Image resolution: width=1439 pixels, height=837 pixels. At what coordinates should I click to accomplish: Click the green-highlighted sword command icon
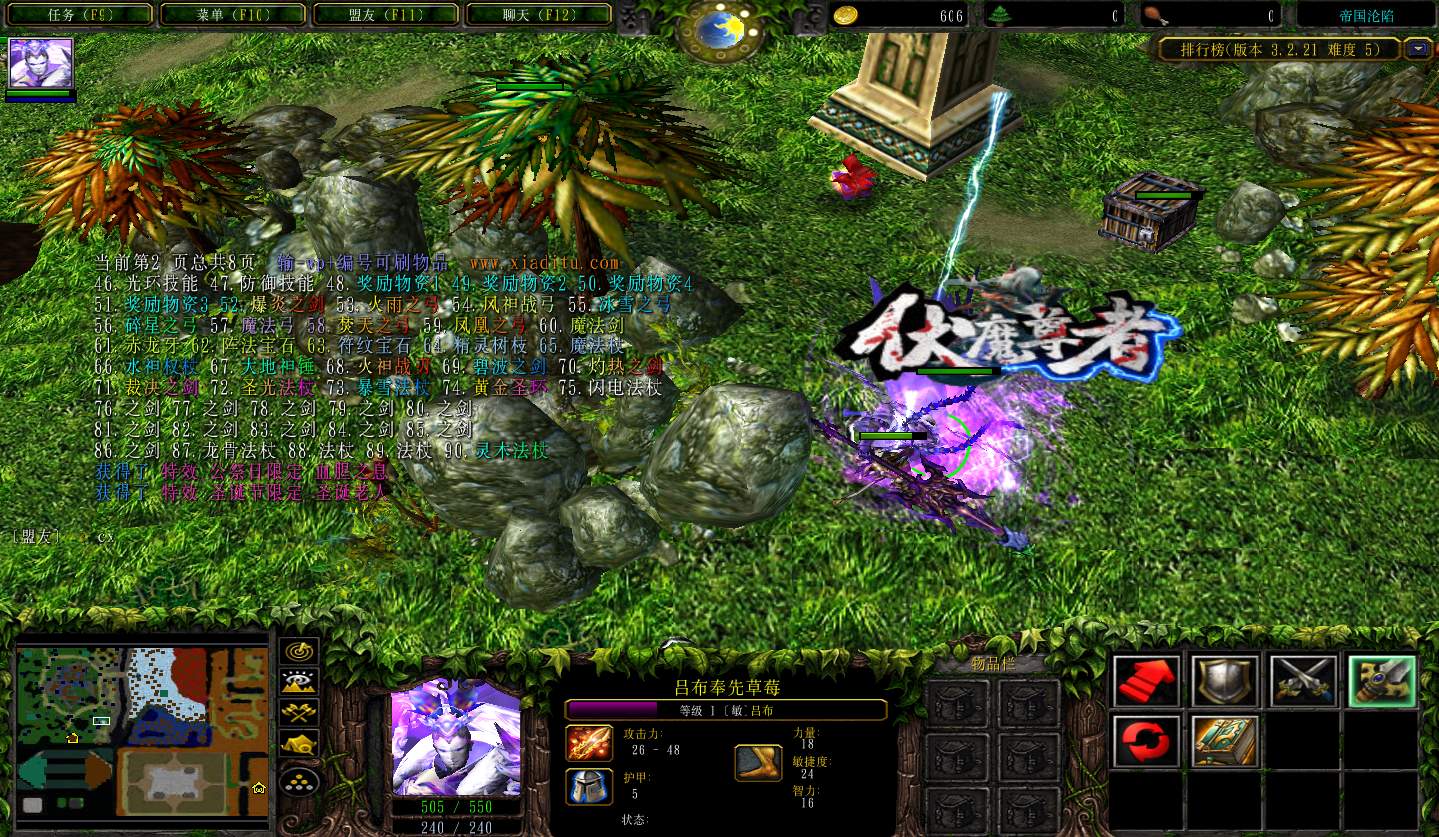tap(1381, 681)
